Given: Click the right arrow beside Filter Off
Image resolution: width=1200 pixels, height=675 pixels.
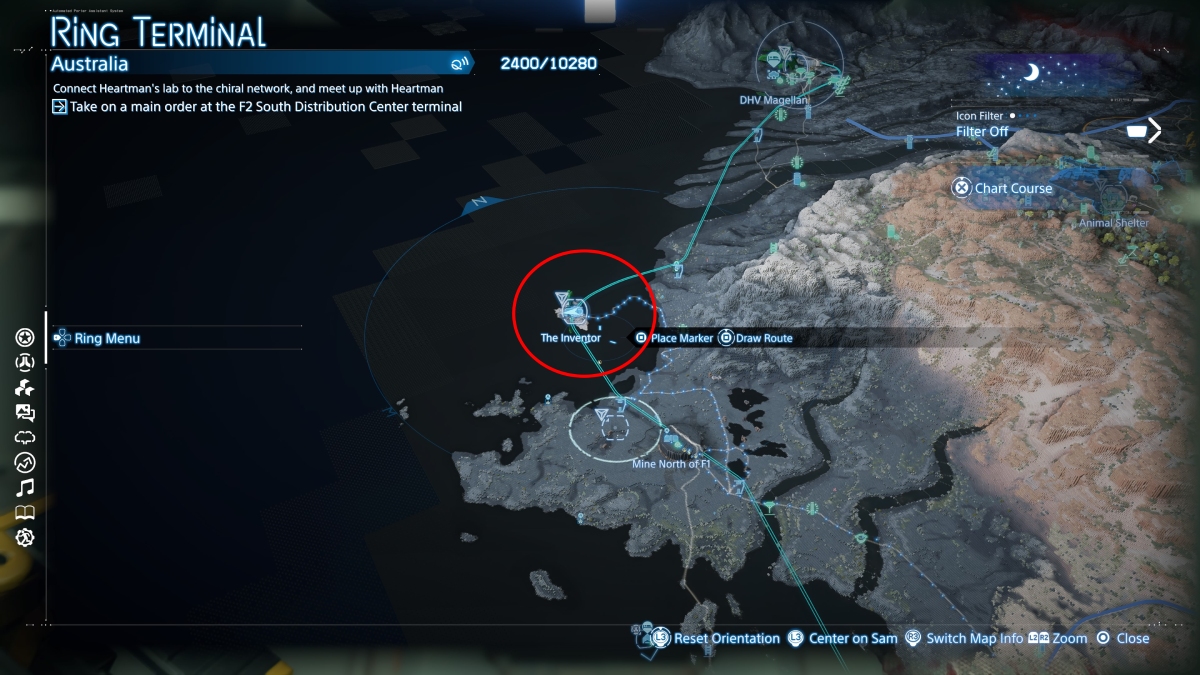Looking at the screenshot, I should (1154, 130).
